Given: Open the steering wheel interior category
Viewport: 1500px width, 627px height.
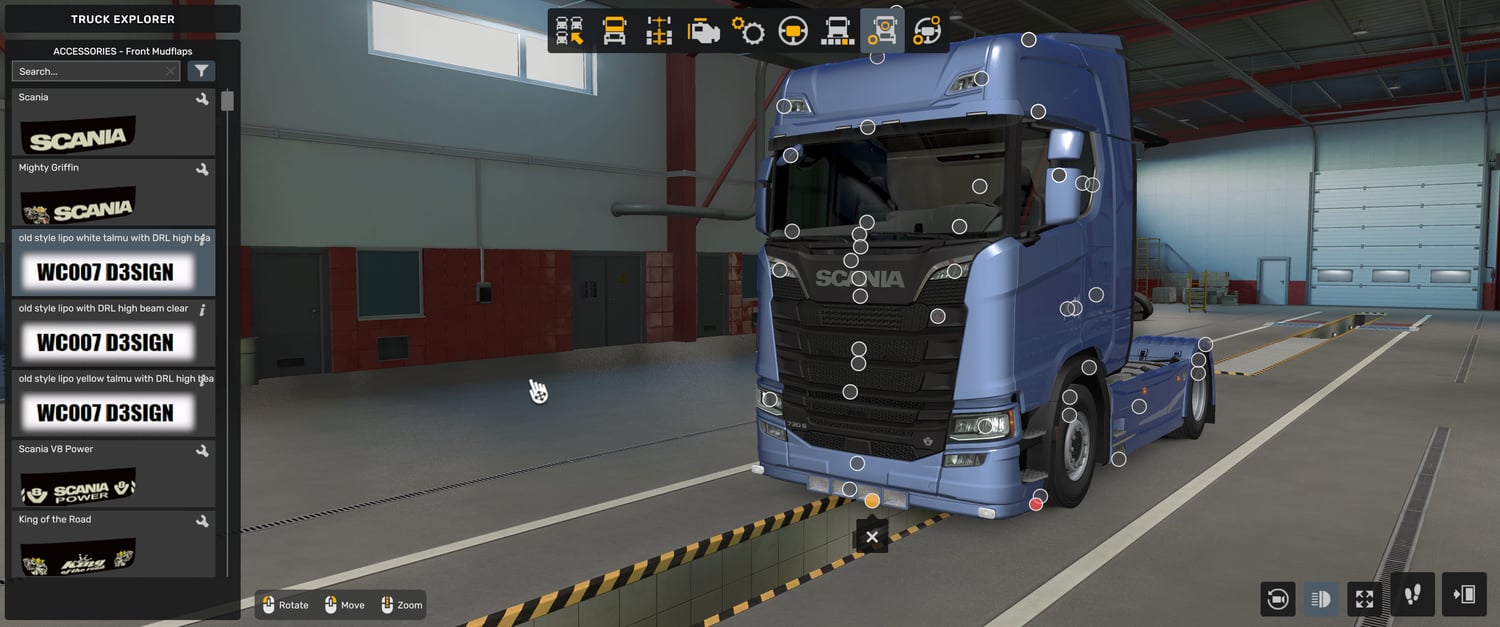Looking at the screenshot, I should 793,31.
